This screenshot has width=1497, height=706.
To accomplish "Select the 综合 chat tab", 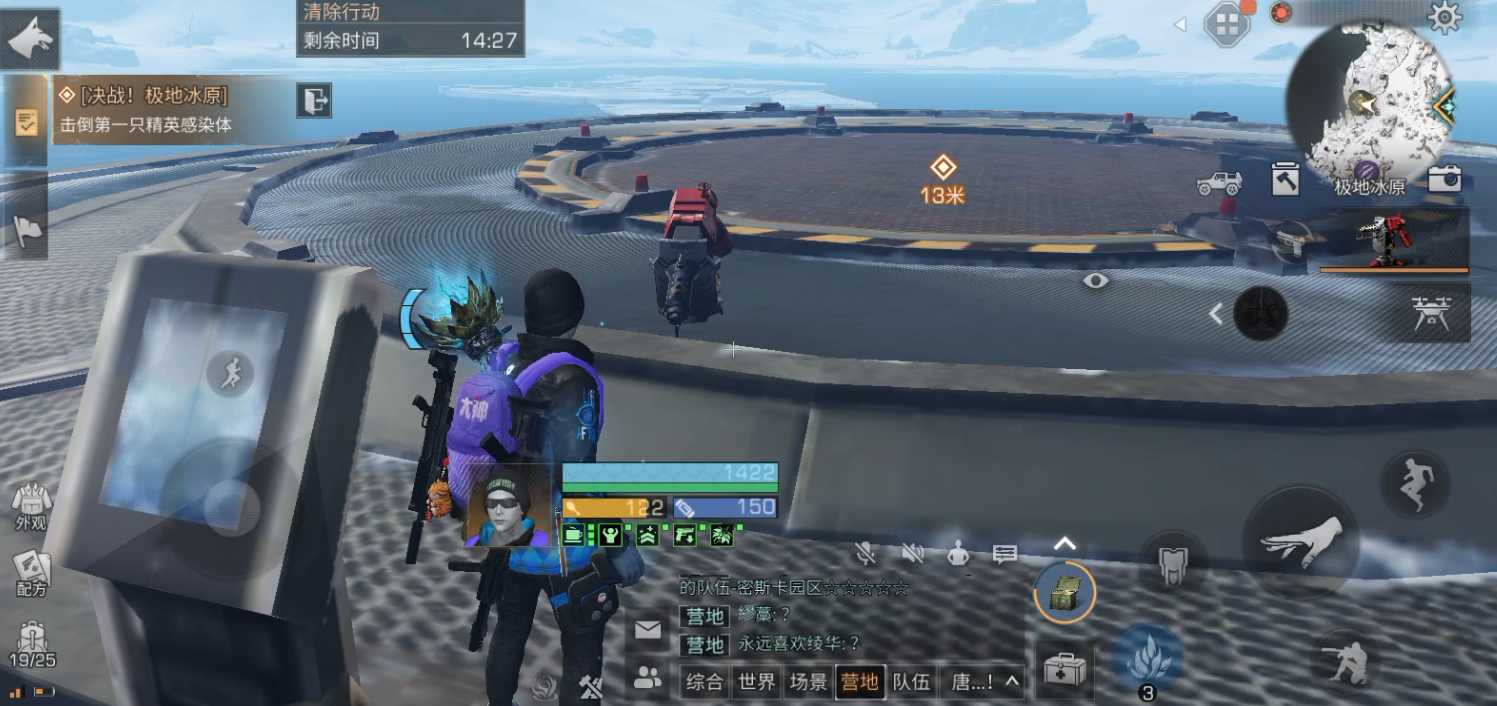I will pyautogui.click(x=704, y=682).
